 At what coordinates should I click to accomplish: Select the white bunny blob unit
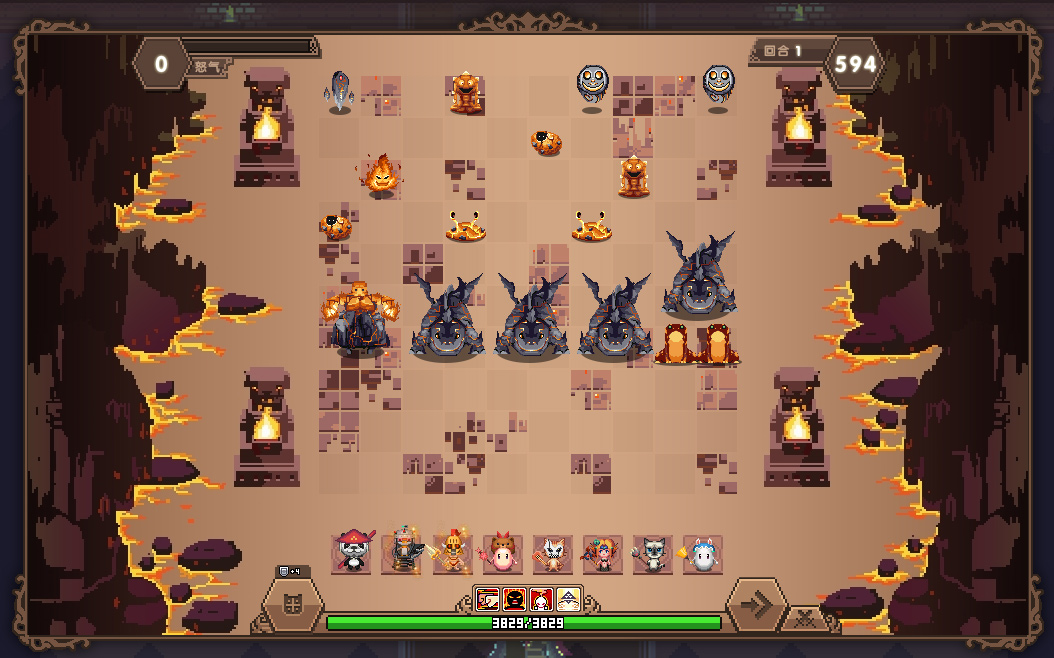click(702, 553)
